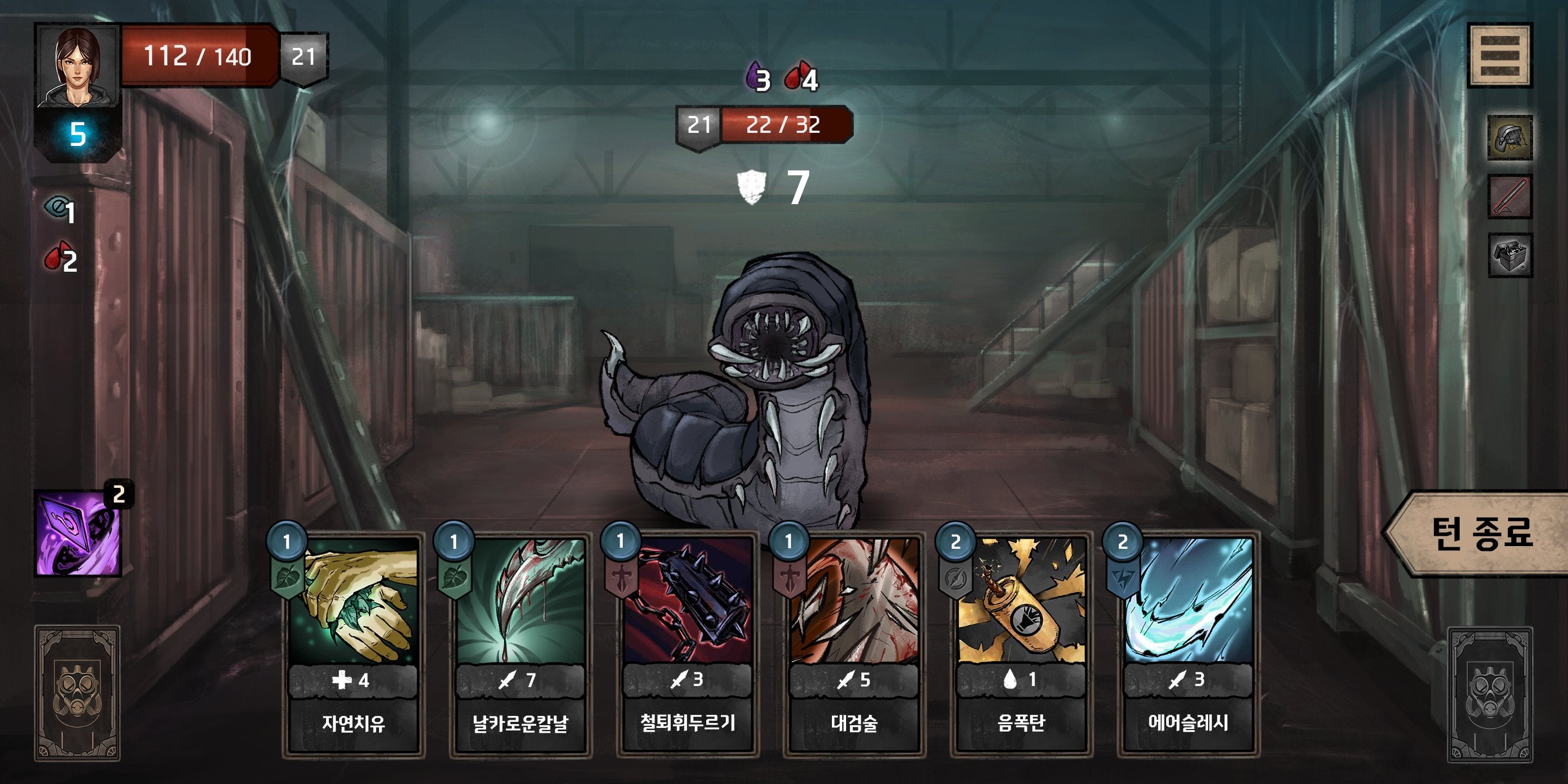This screenshot has height=784, width=1568.
Task: View the draw pile deck
Action: [77, 693]
